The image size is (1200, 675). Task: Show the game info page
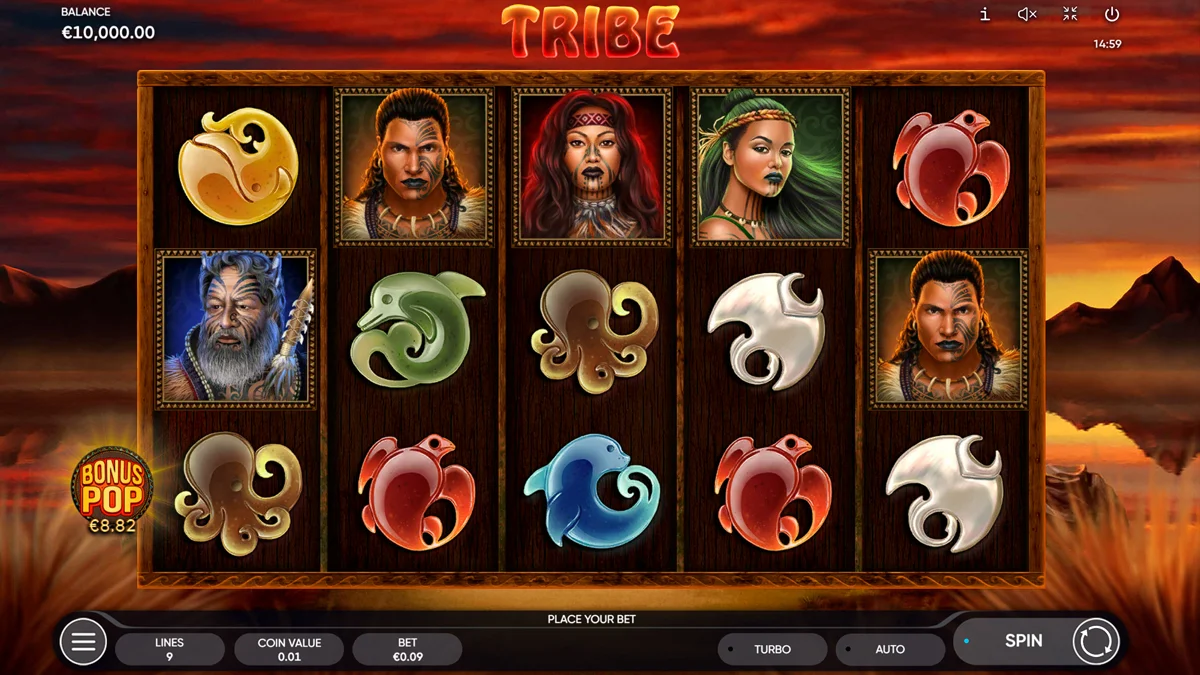coord(985,14)
